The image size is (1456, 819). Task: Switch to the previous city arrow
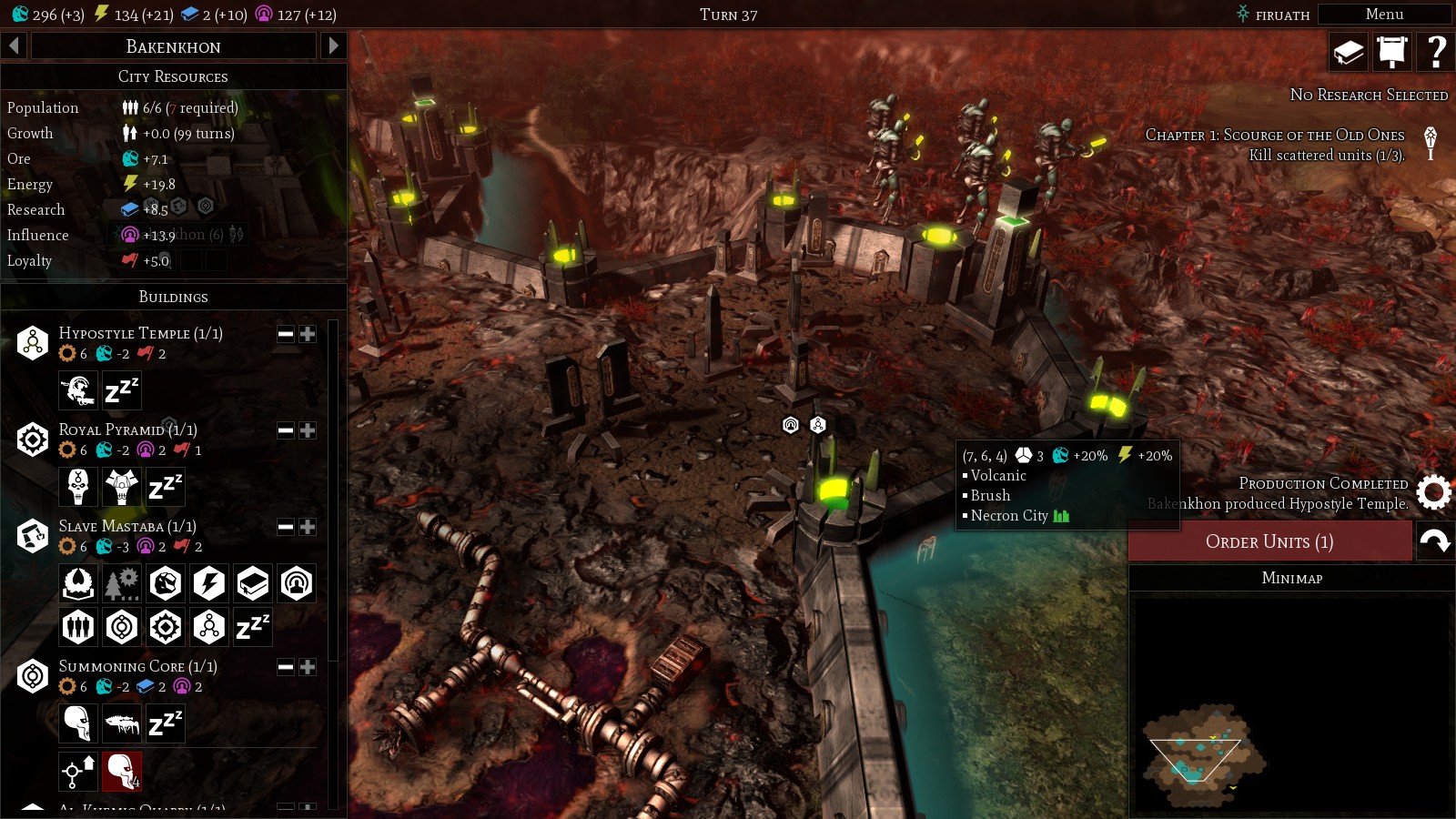(14, 45)
